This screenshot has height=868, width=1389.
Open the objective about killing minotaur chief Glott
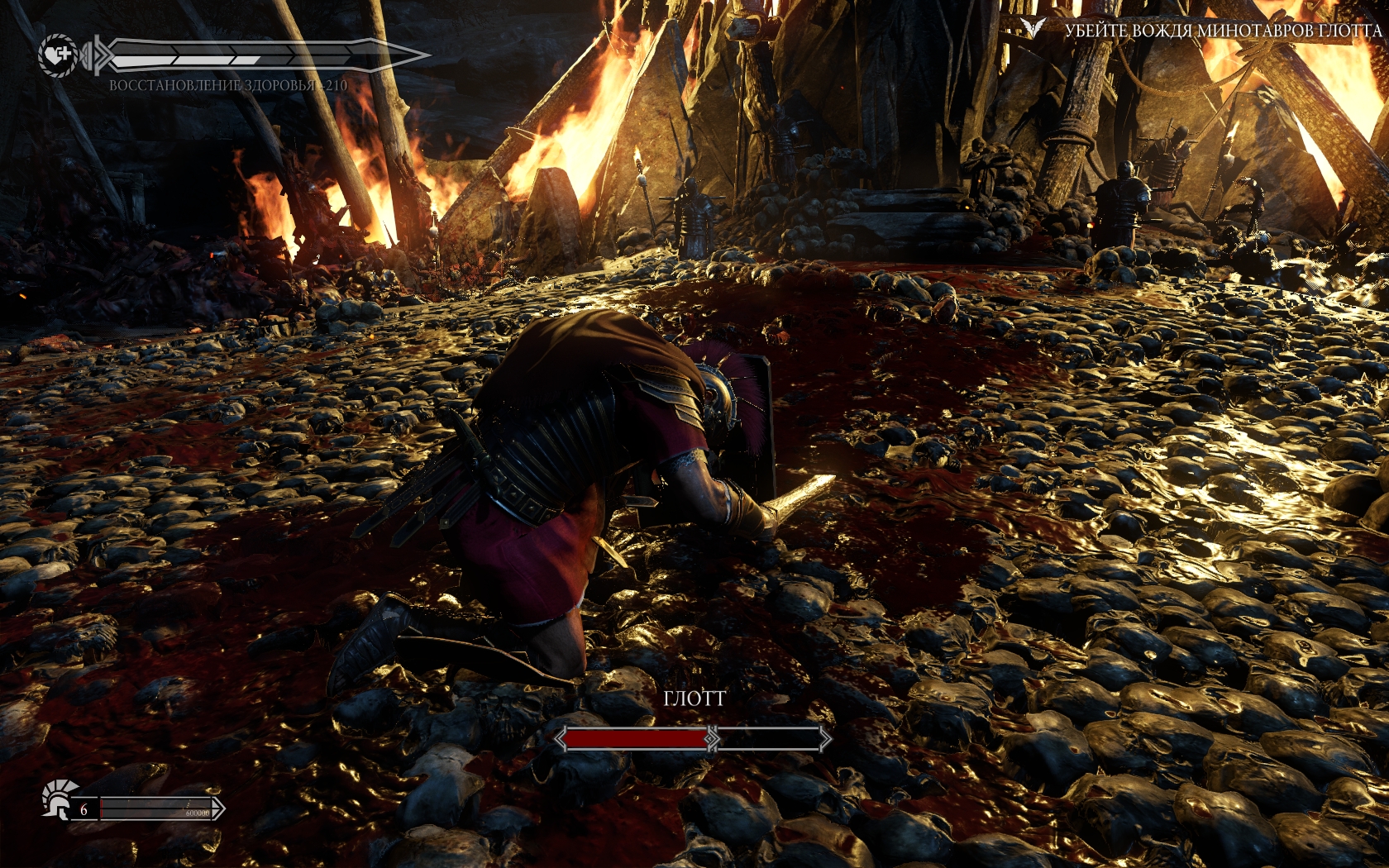point(1222,31)
